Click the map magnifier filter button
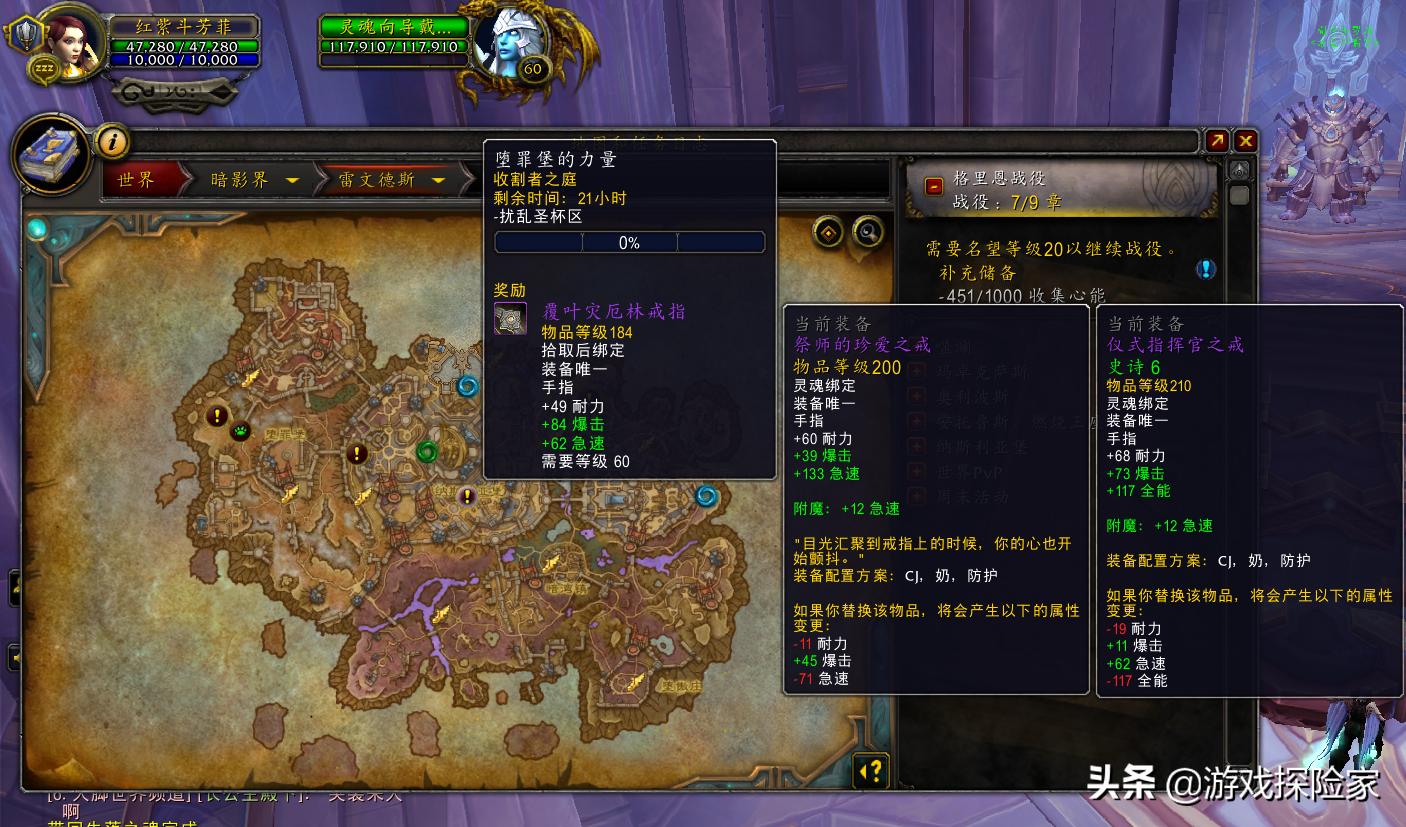Viewport: 1406px width, 827px height. tap(868, 232)
